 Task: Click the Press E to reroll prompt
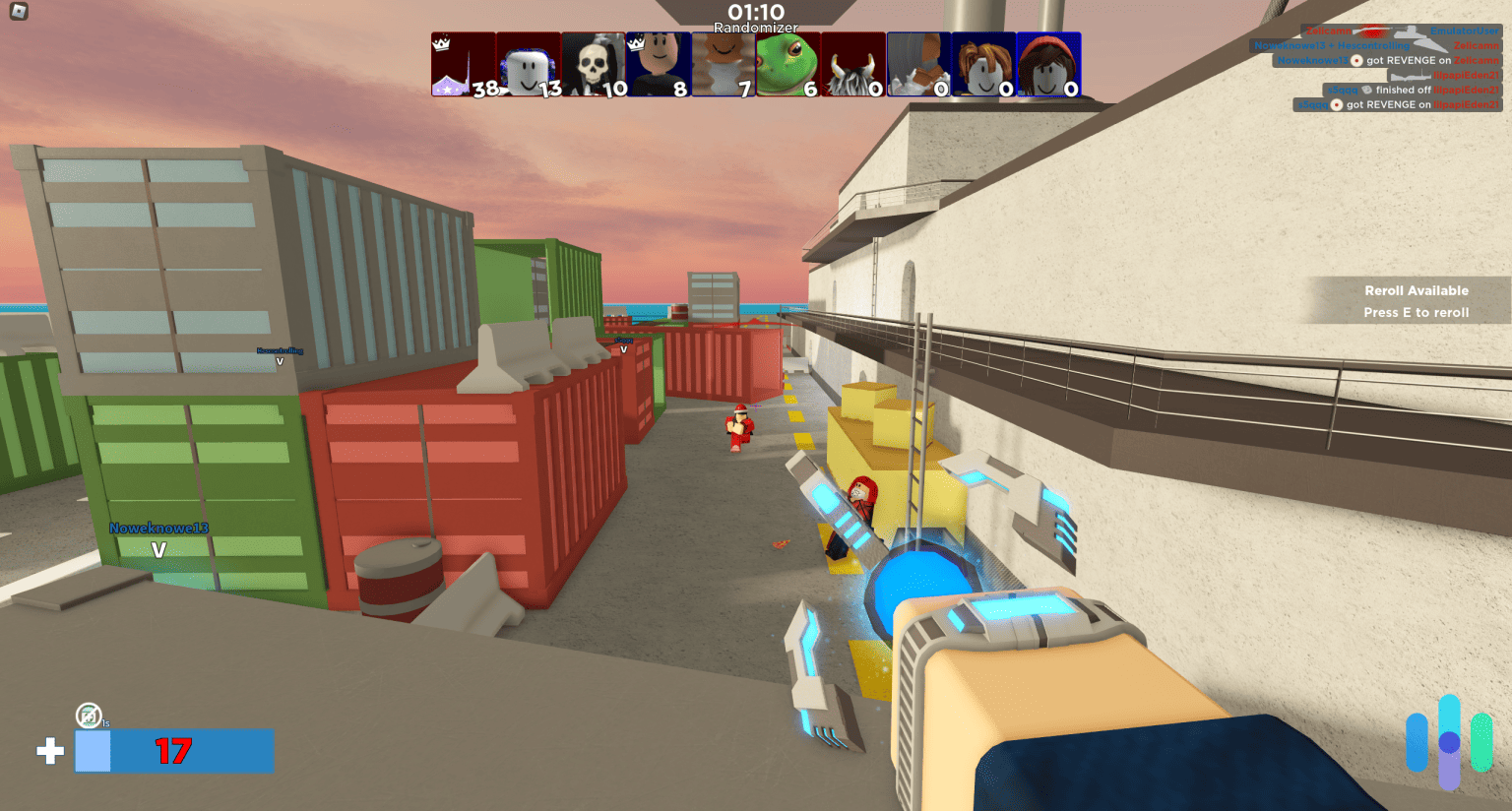point(1416,312)
